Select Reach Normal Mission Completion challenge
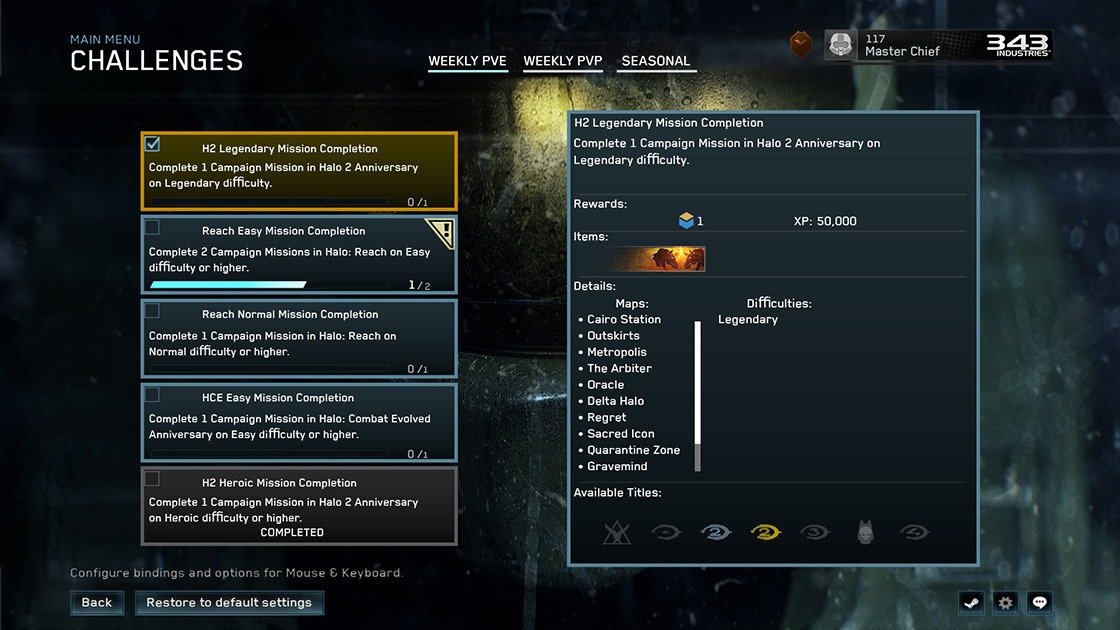This screenshot has width=1120, height=630. [x=299, y=339]
